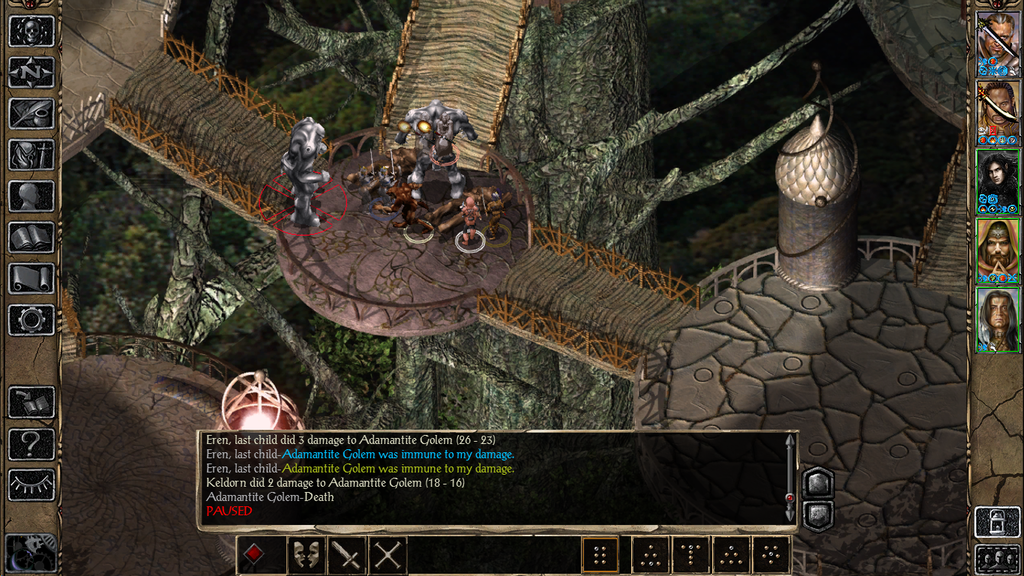
Task: Open the mage spellbook
Action: (31, 237)
